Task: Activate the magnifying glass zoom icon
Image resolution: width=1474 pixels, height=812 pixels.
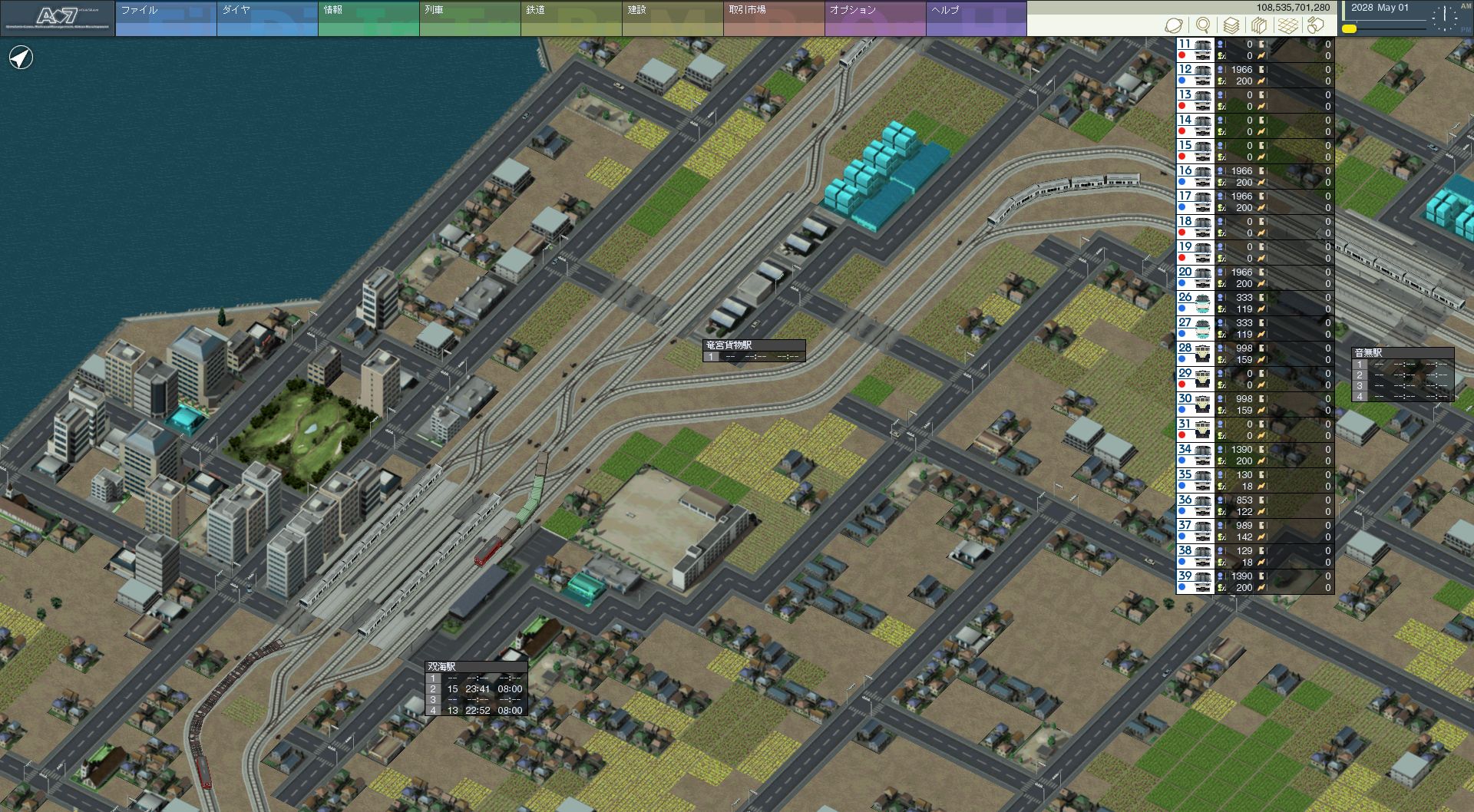Action: point(1203,25)
